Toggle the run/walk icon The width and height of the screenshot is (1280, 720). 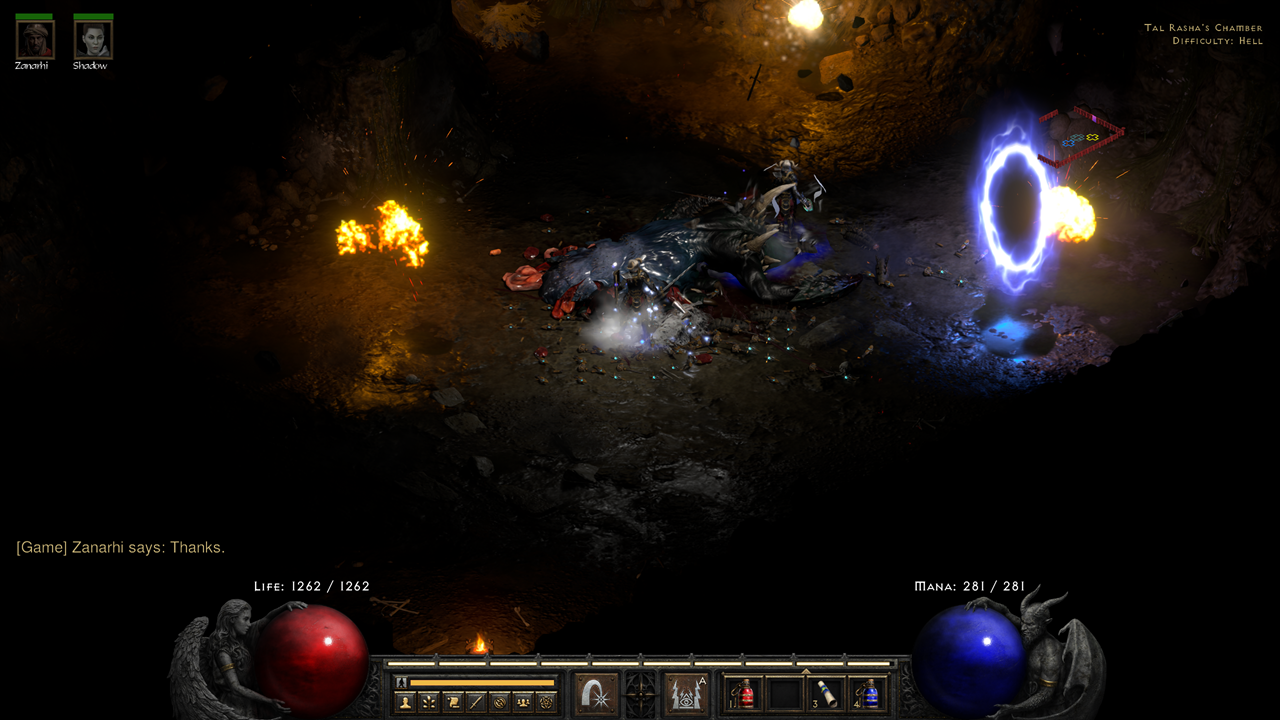402,682
